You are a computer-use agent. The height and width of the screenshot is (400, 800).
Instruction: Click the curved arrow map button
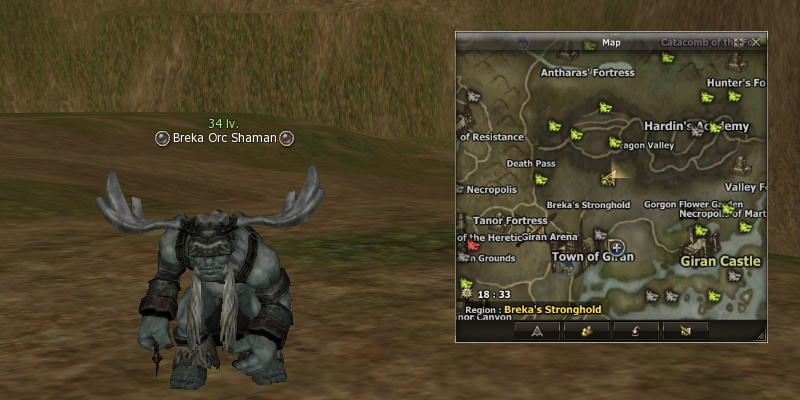(x=636, y=330)
